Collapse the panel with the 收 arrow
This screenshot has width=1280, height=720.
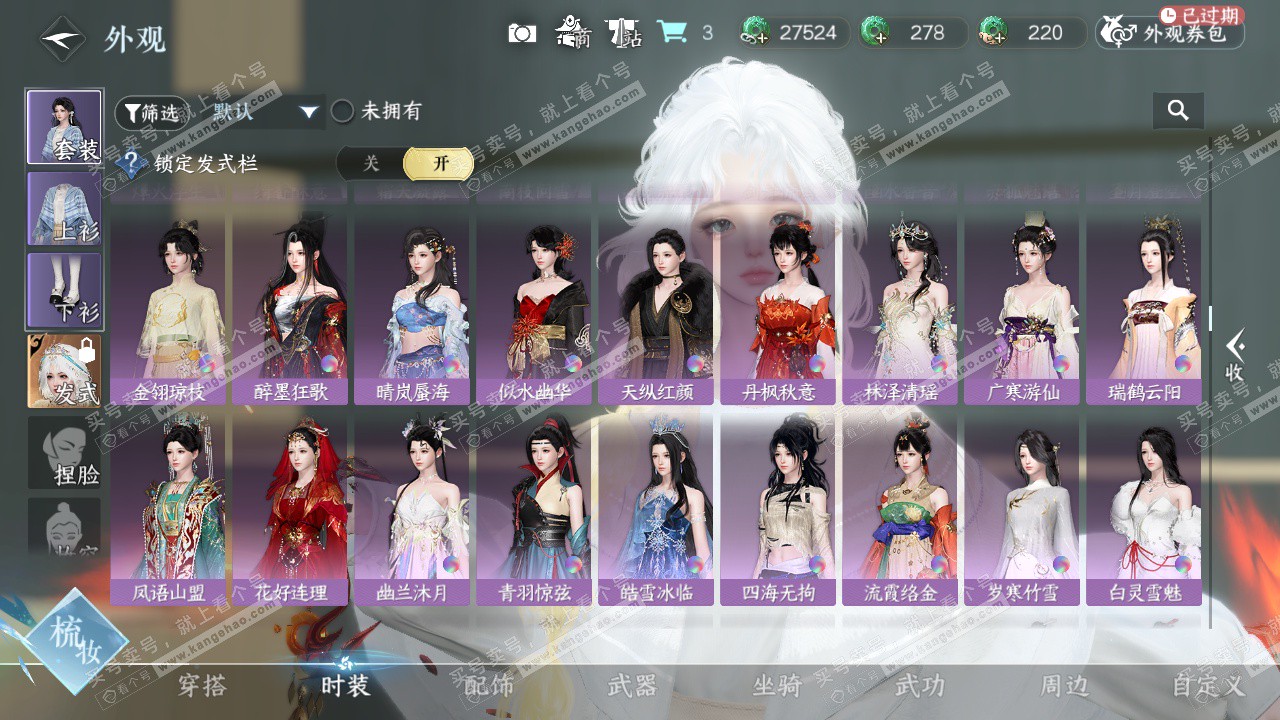click(x=1236, y=356)
